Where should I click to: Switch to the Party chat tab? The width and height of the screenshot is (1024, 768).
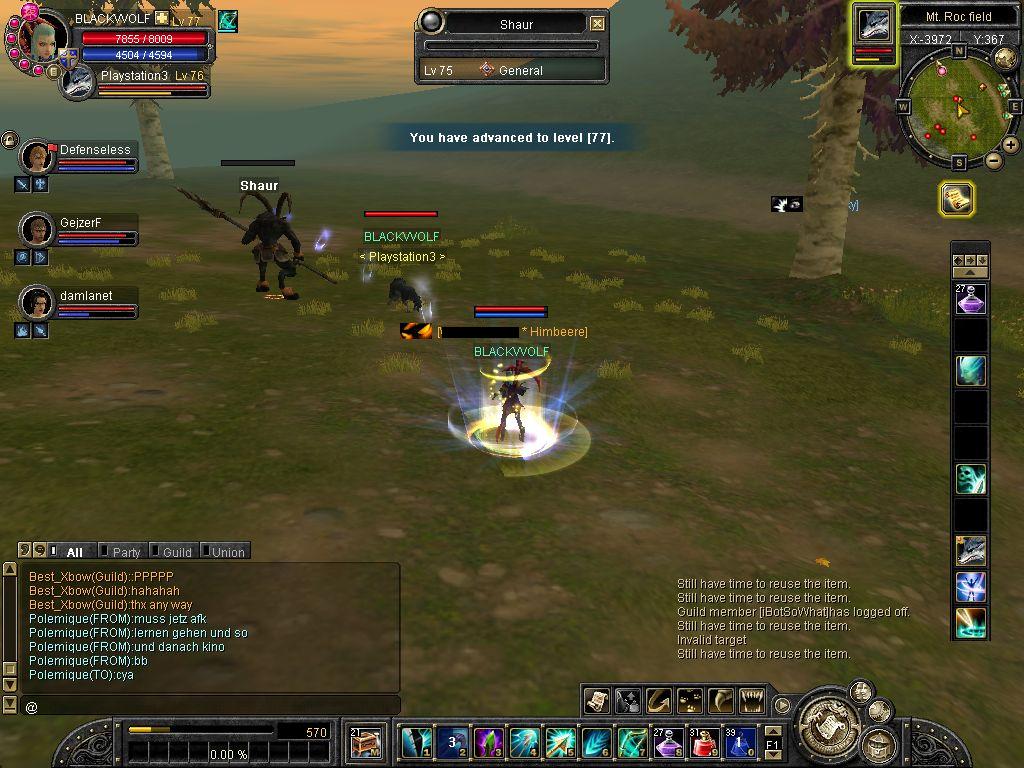pyautogui.click(x=126, y=551)
